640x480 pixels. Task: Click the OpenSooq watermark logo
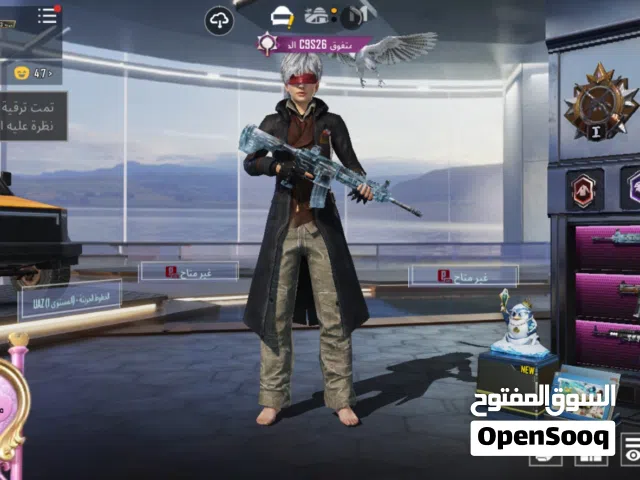(543, 436)
